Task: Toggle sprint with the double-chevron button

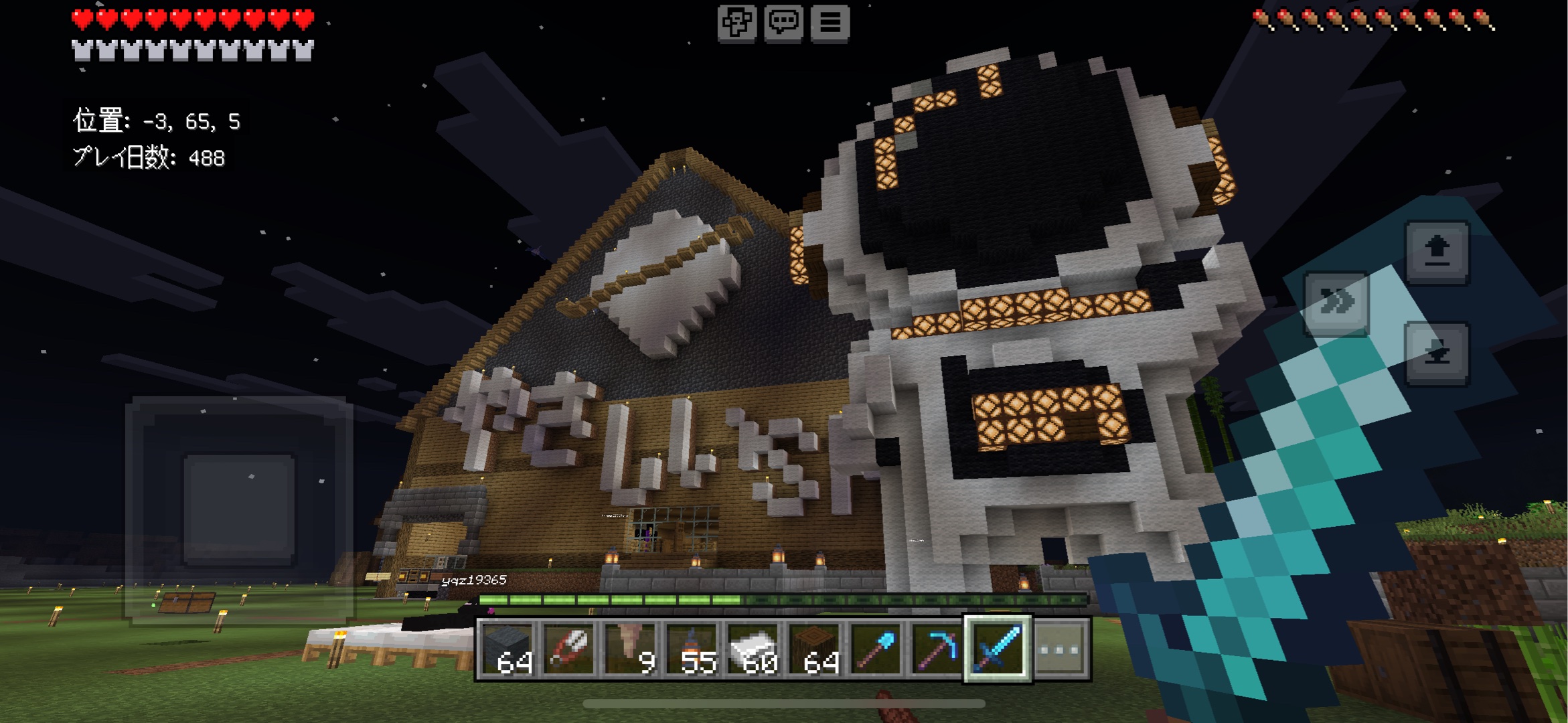Action: click(1336, 303)
